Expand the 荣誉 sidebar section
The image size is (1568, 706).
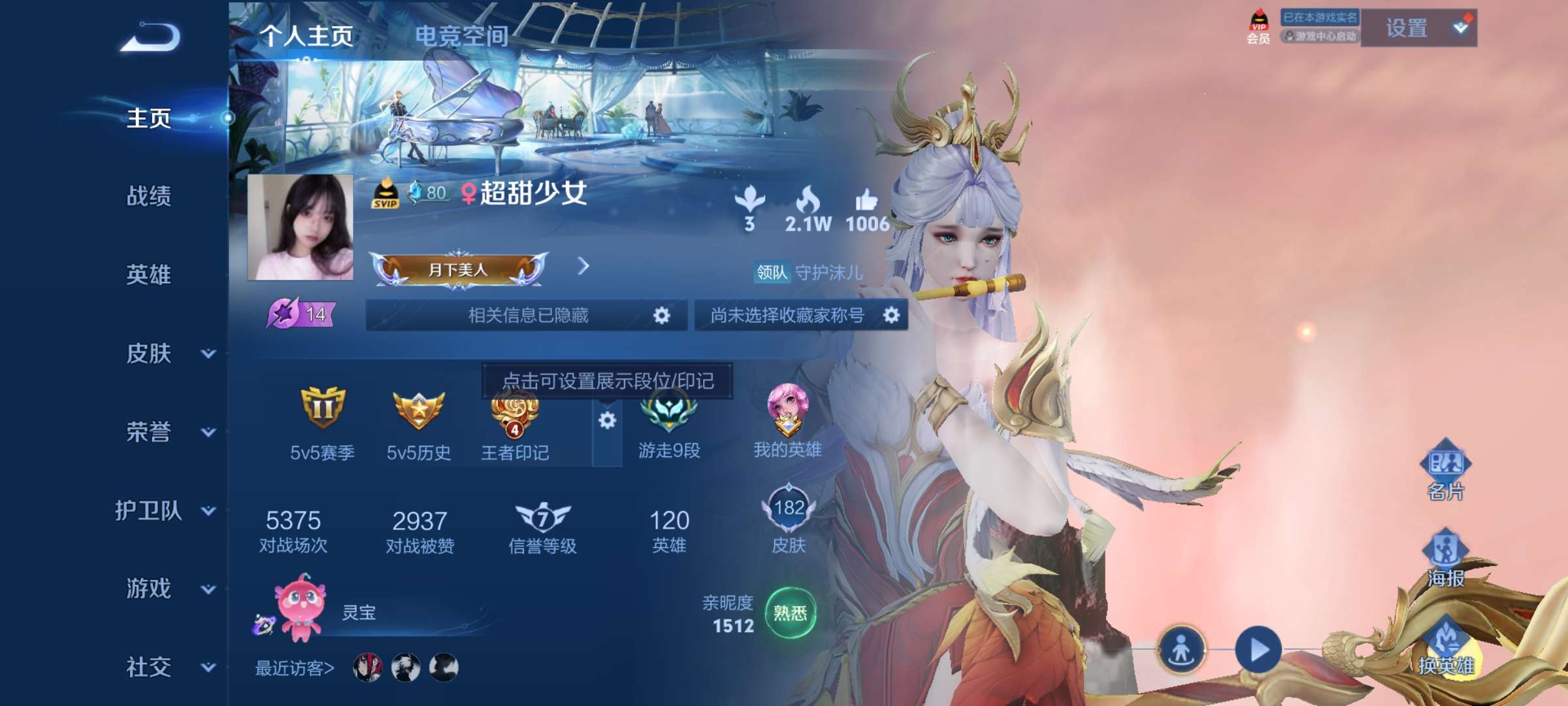coord(208,432)
